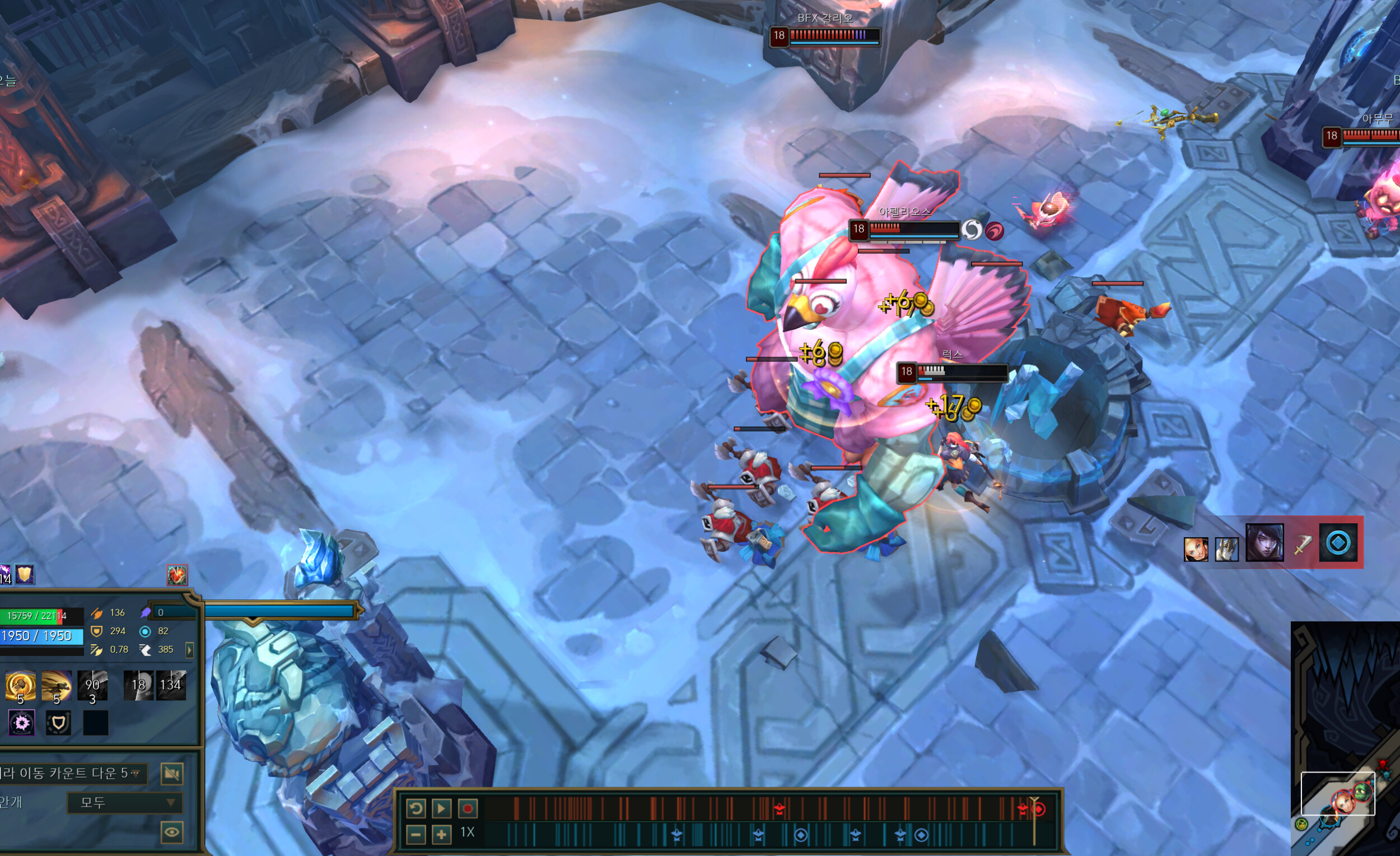
Task: Click the shield with arrow spell icon
Action: tap(58, 723)
